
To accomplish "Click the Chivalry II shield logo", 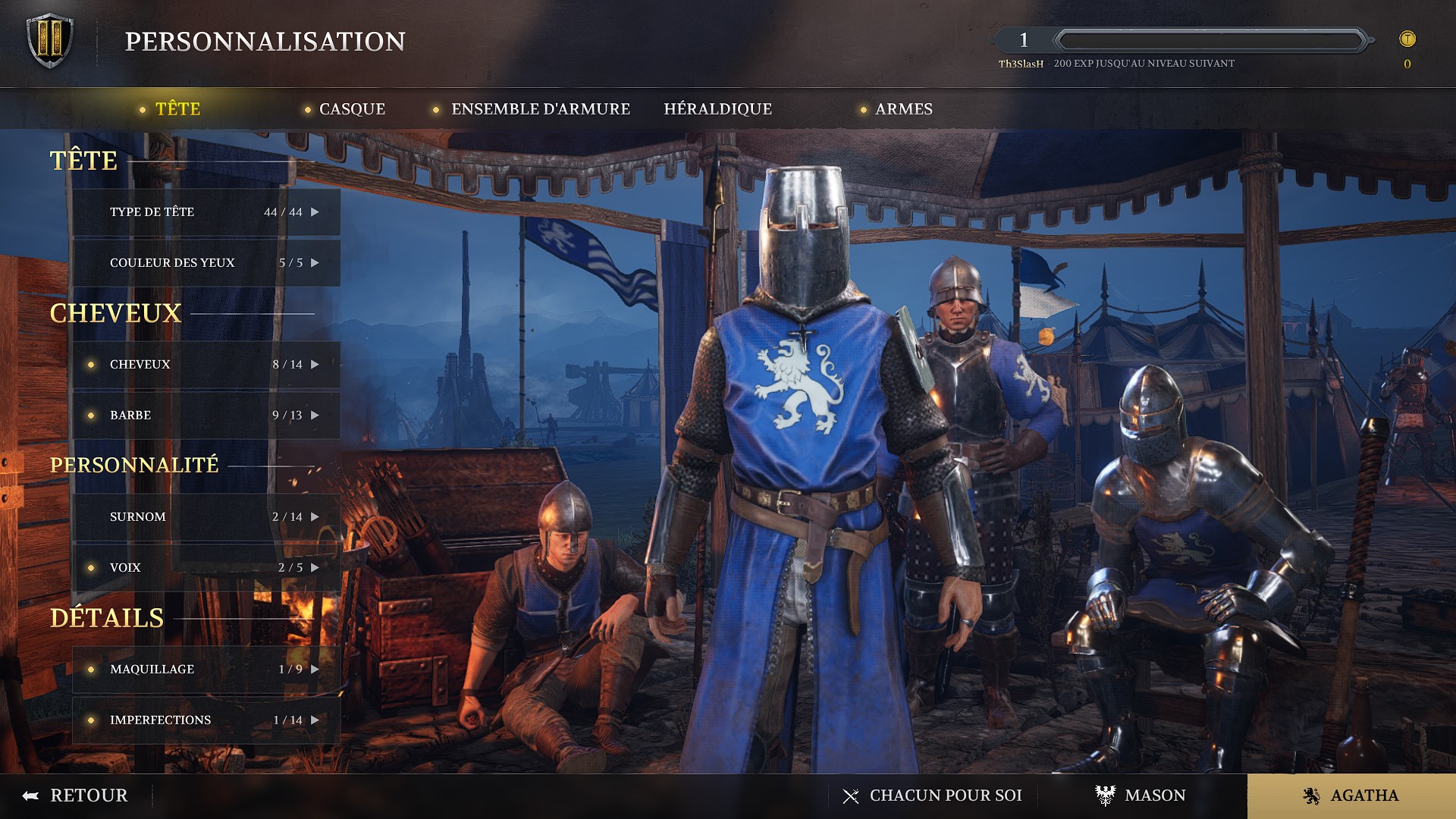I will coord(50,41).
